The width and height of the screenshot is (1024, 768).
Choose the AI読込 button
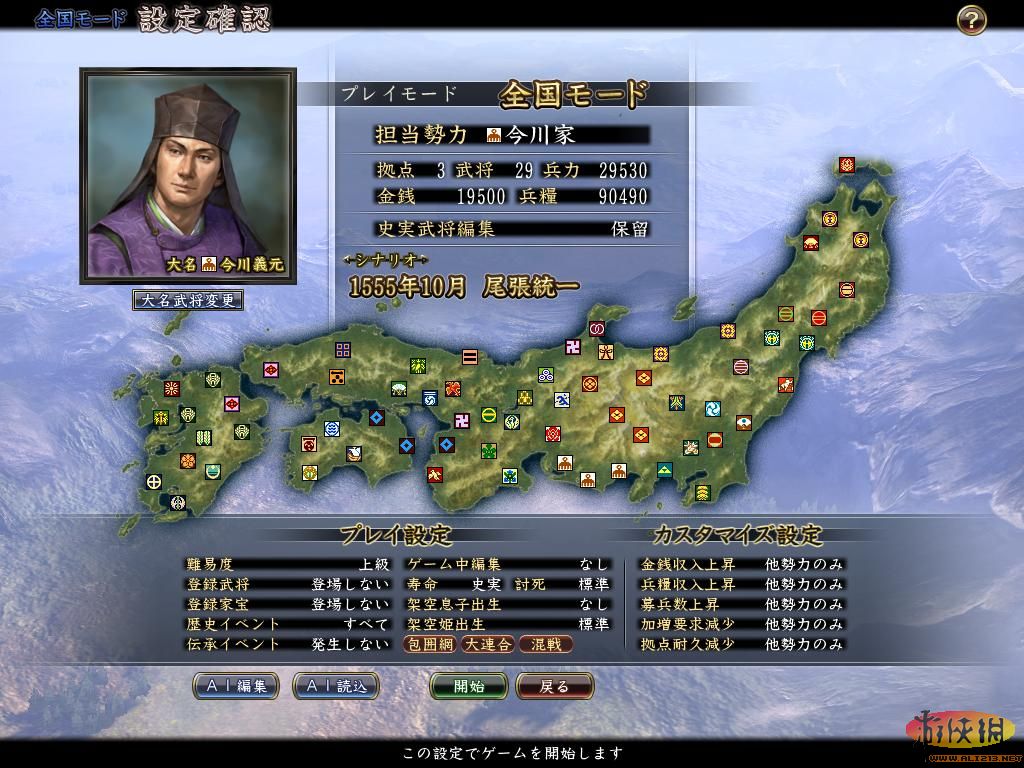click(336, 686)
